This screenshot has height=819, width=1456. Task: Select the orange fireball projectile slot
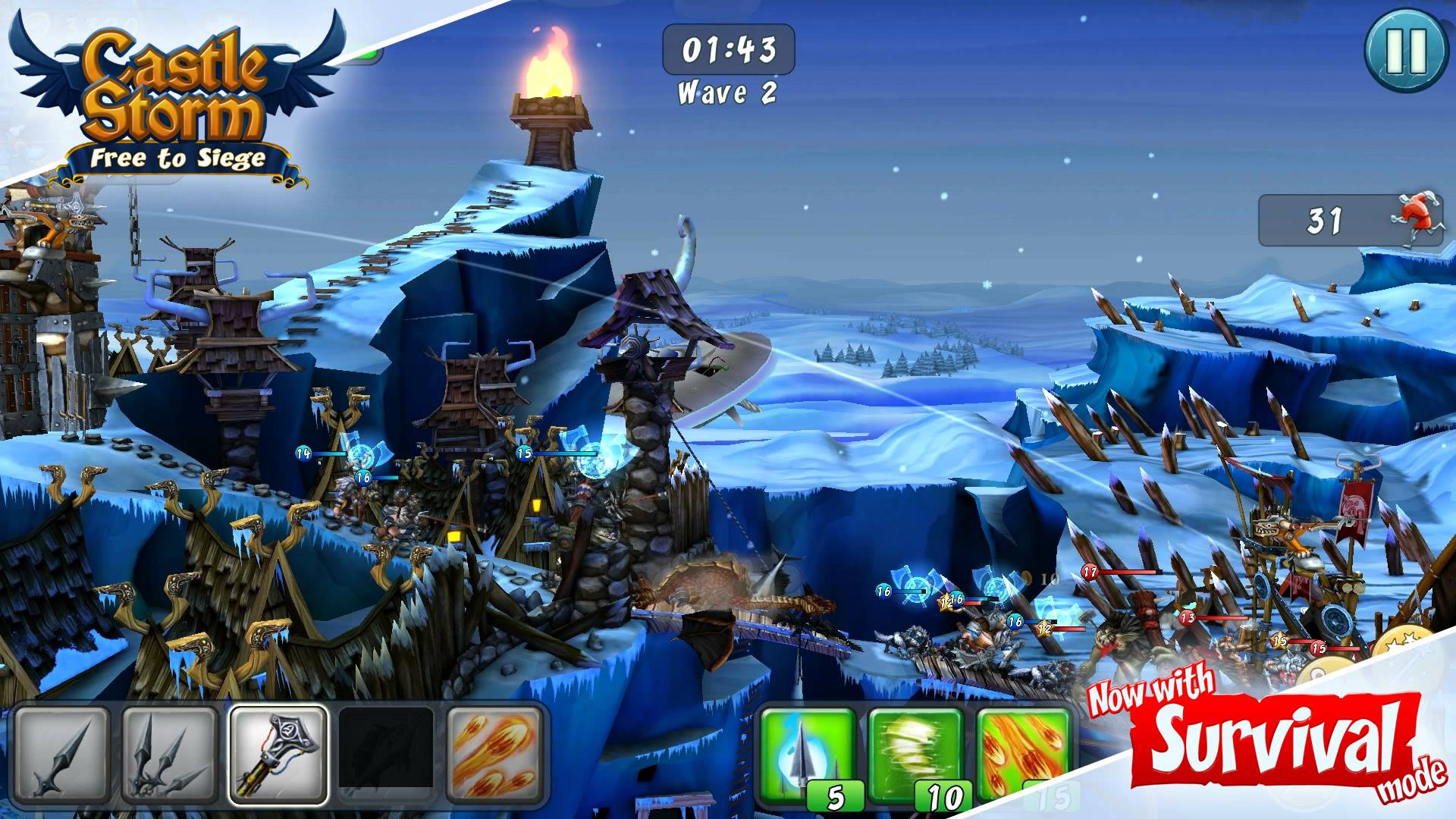tap(495, 753)
